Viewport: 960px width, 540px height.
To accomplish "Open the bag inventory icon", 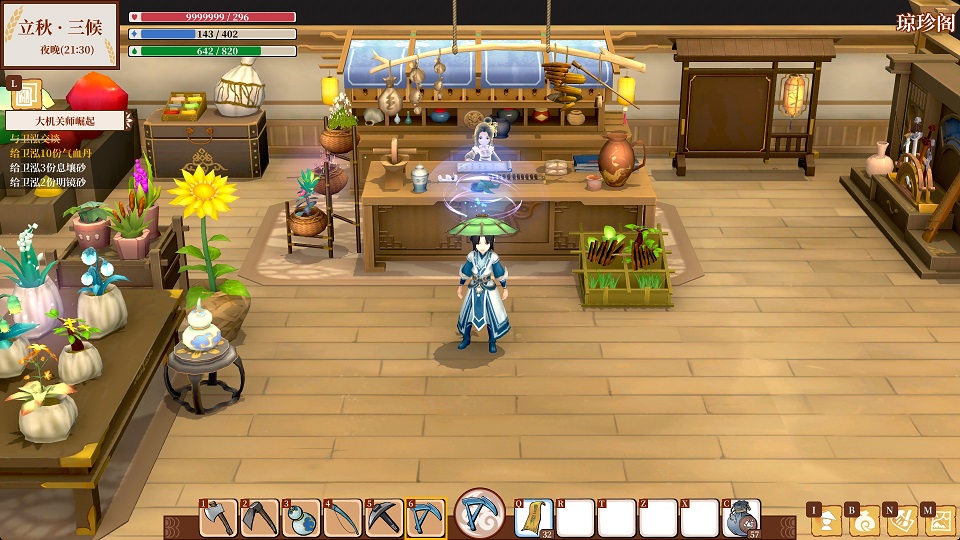I will (865, 520).
